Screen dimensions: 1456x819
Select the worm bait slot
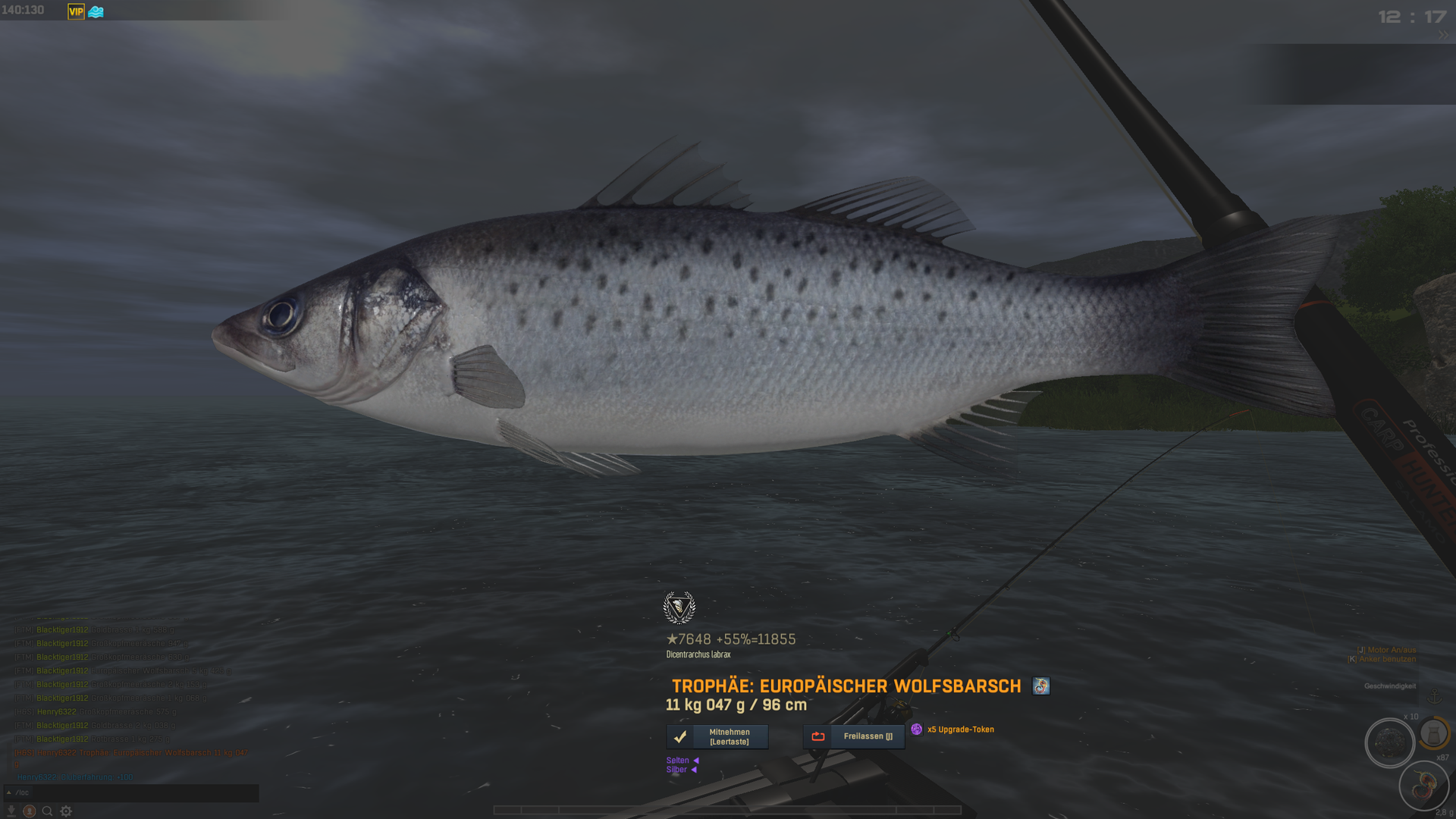[1423, 786]
